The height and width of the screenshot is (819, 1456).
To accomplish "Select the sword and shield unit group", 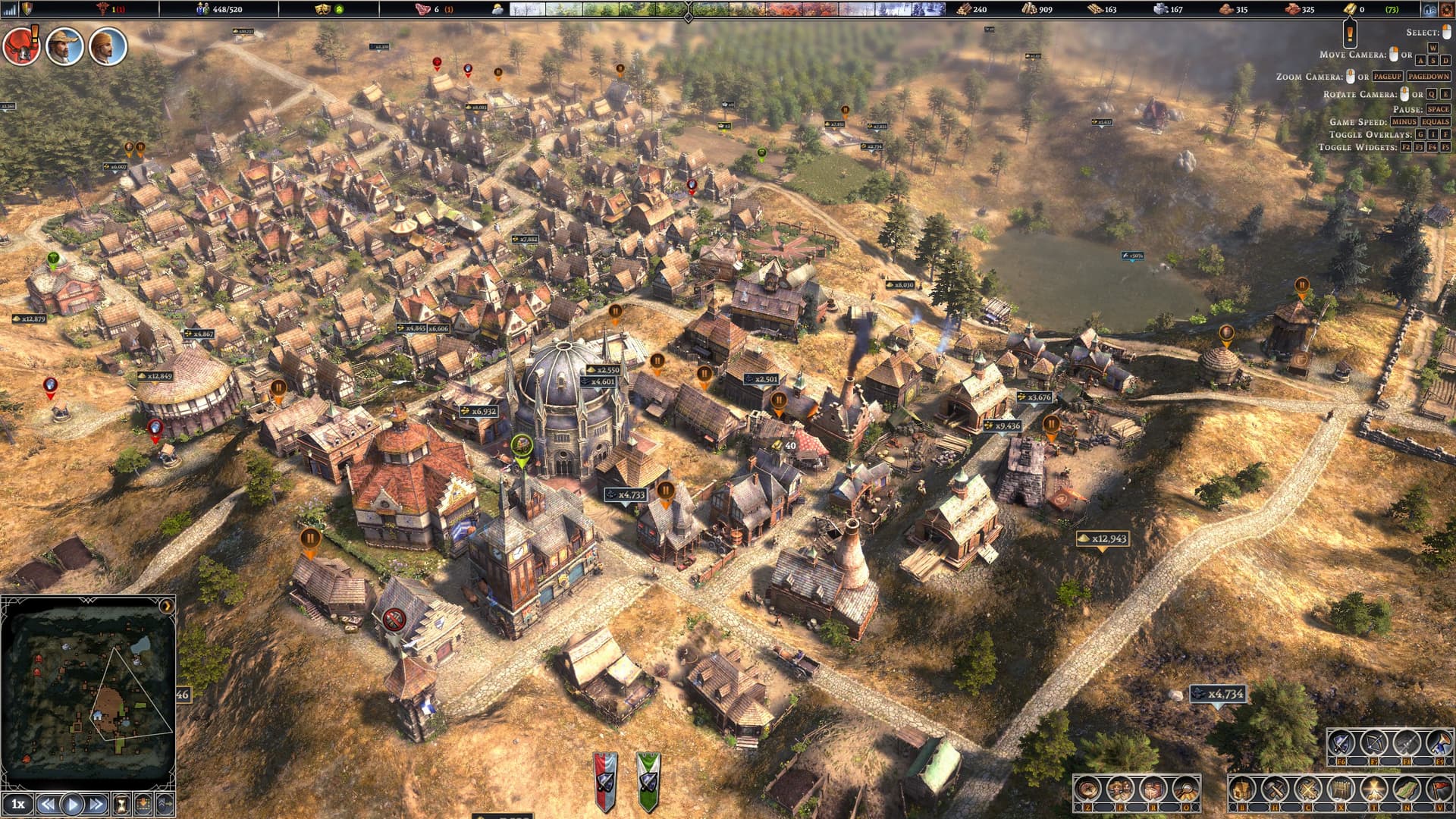I will [1341, 743].
